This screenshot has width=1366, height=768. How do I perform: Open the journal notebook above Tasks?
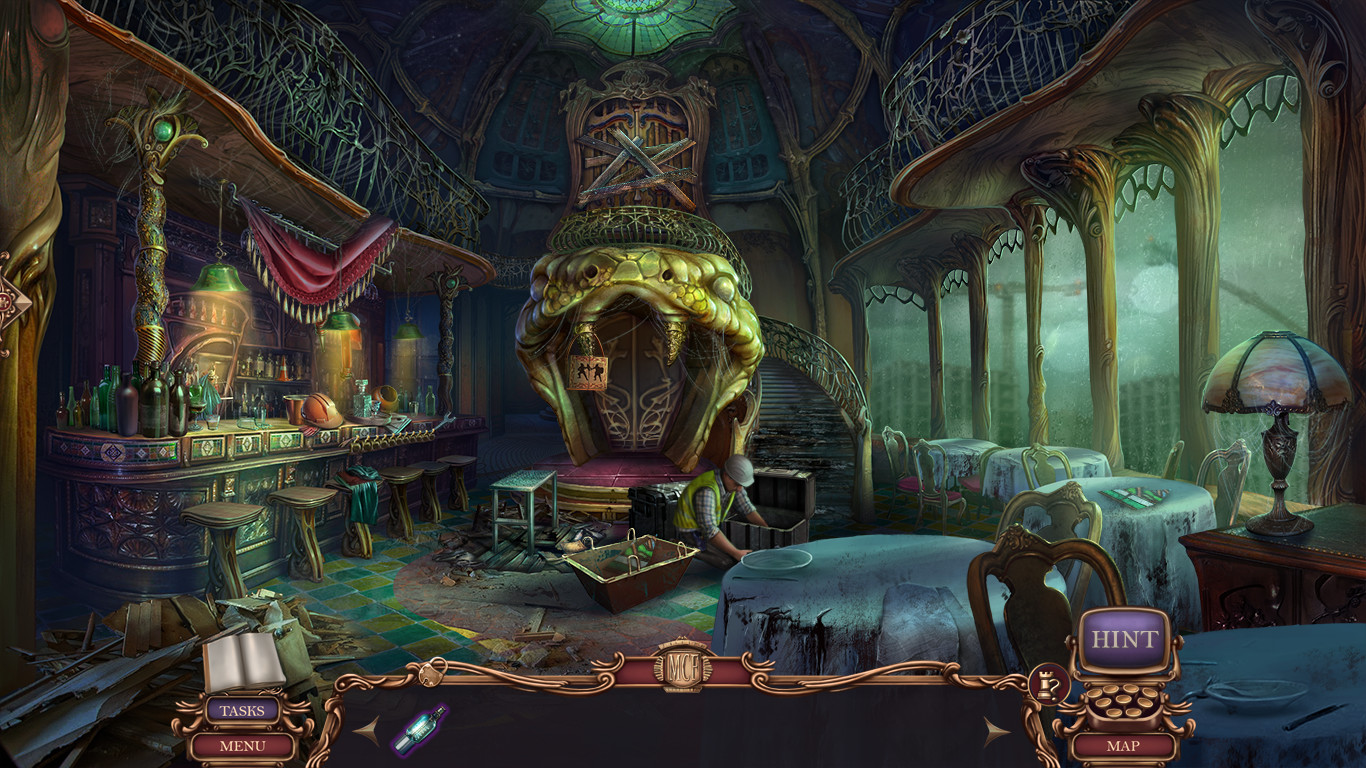[x=245, y=662]
